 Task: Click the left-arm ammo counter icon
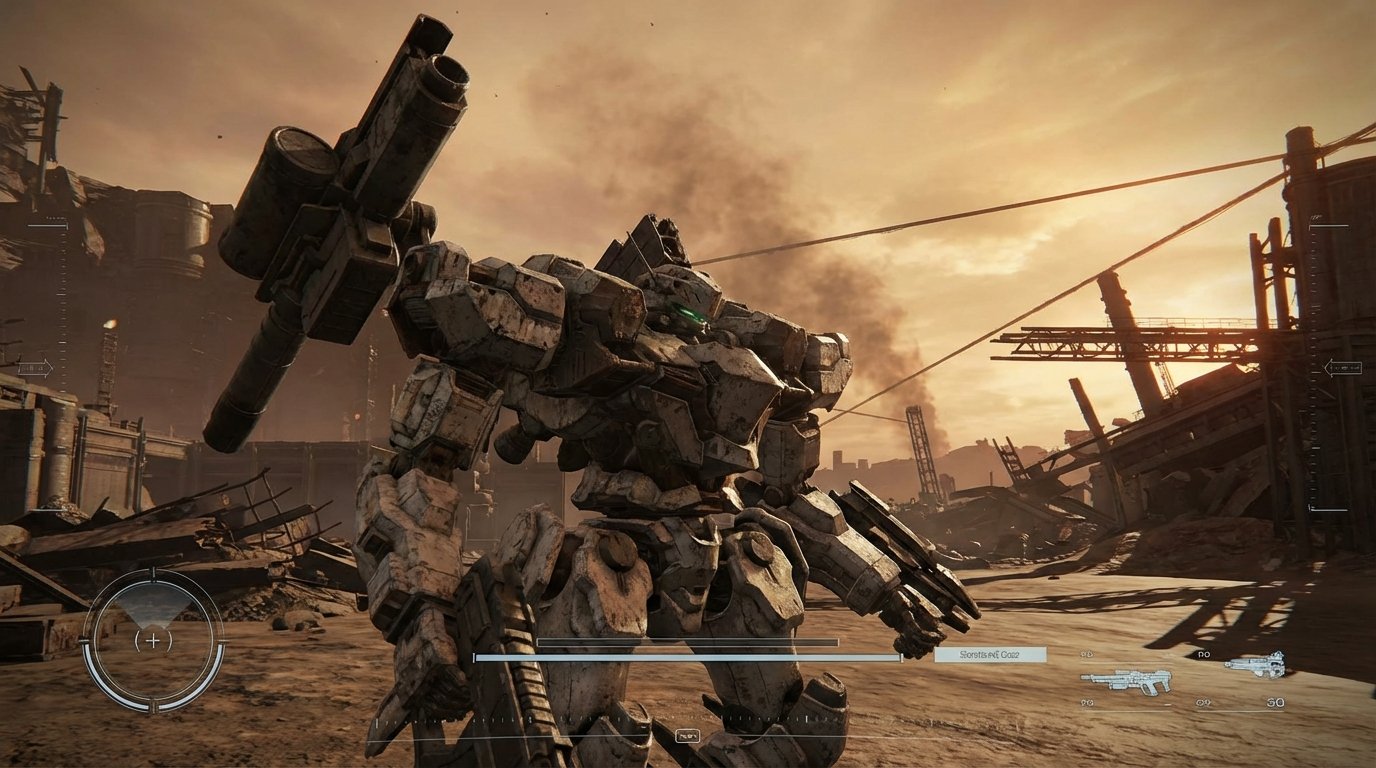click(1085, 654)
